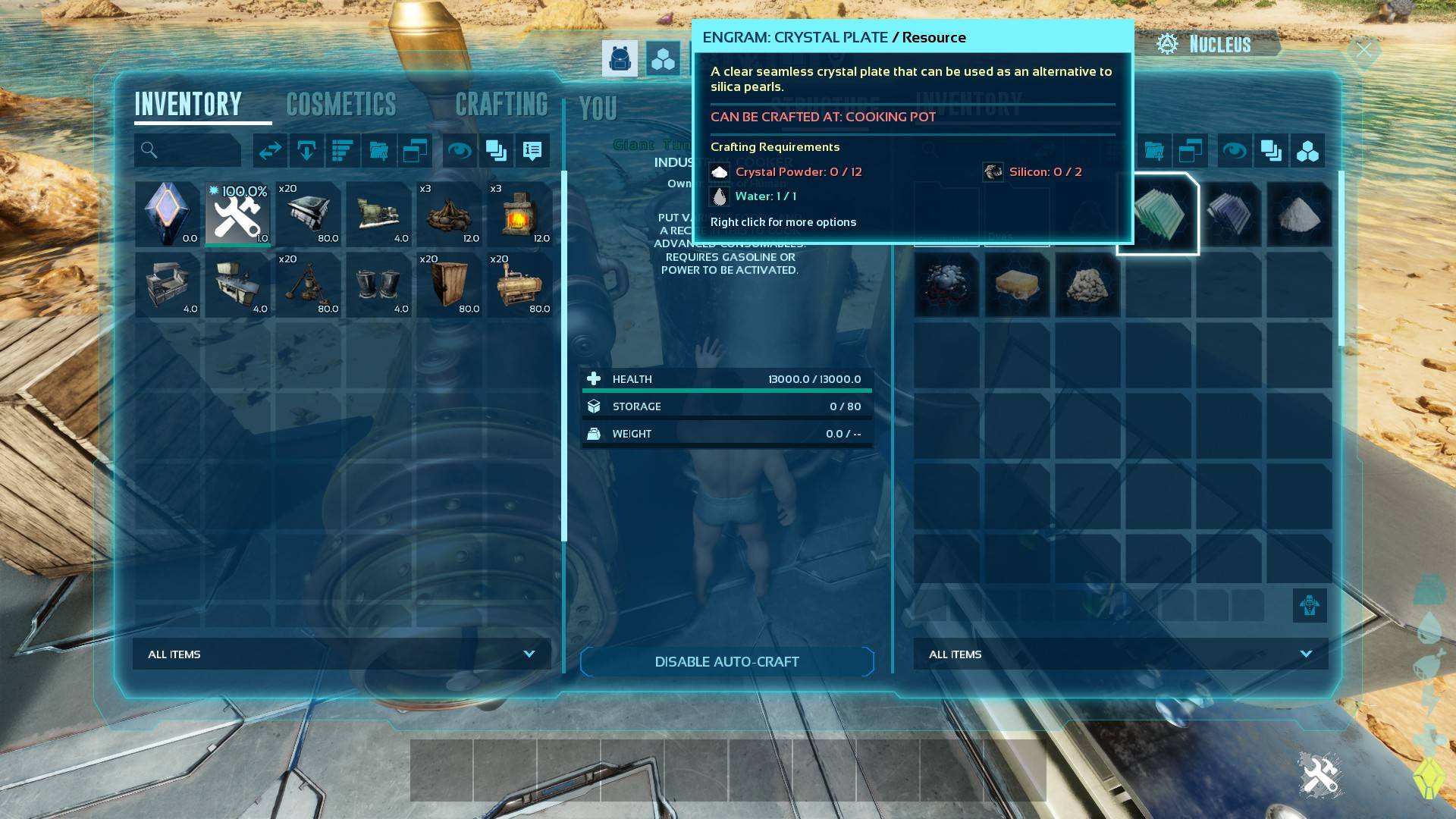
Task: Click the inventory search field
Action: 188,150
